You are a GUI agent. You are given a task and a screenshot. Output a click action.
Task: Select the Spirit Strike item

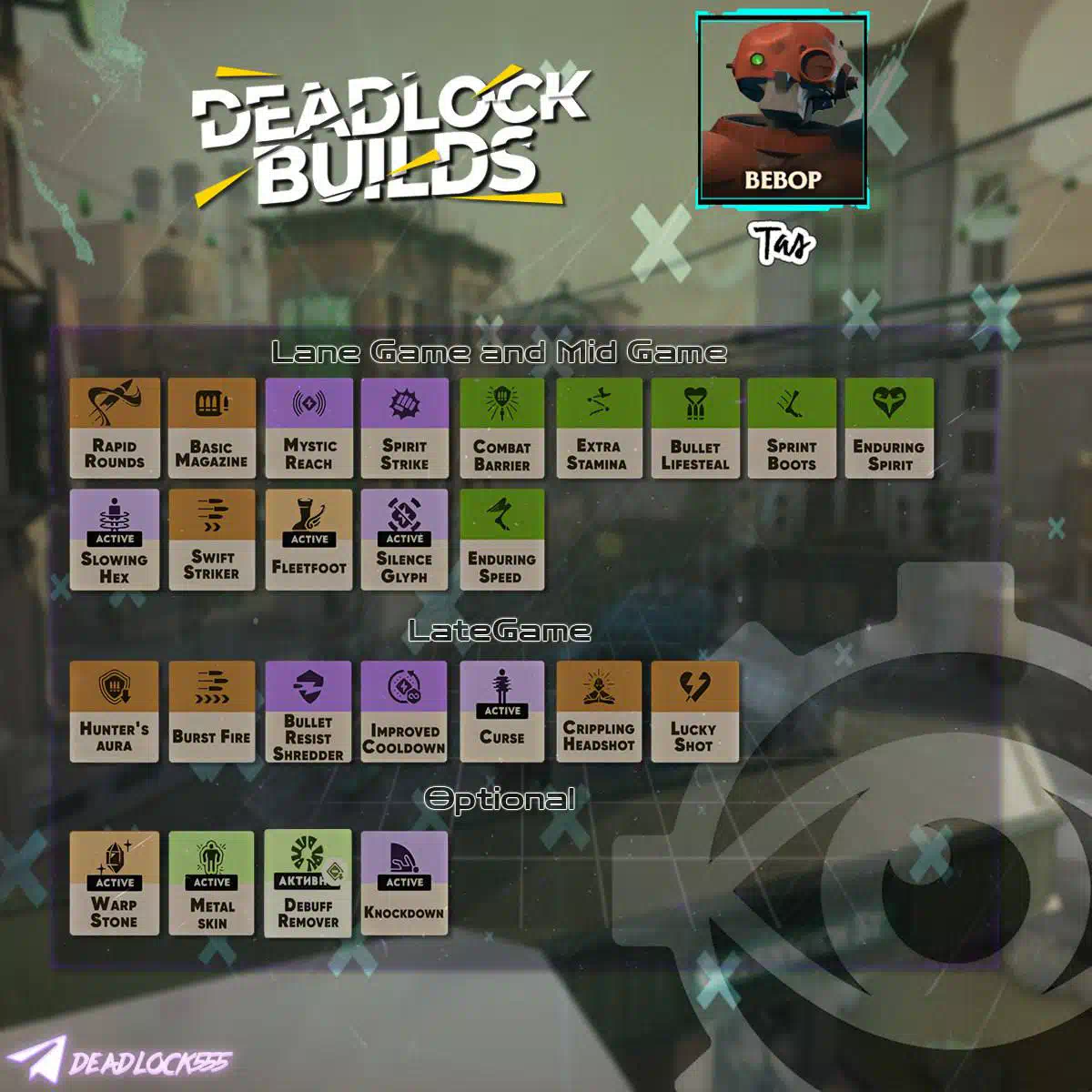(x=404, y=428)
